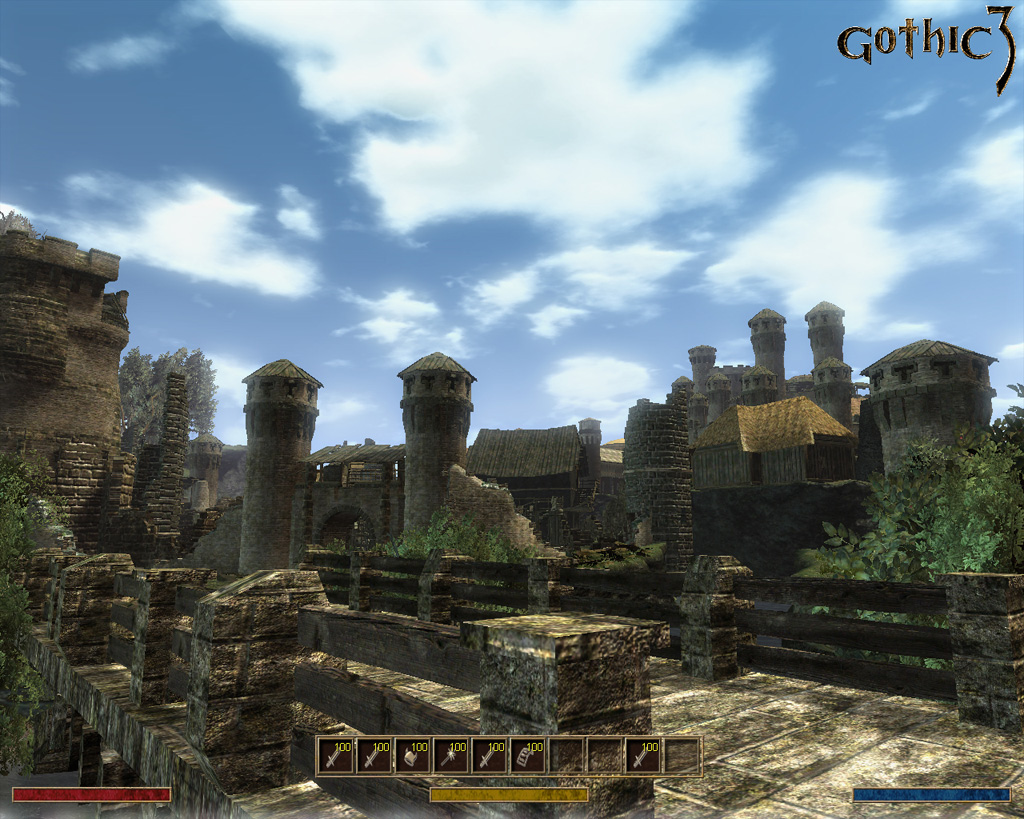The height and width of the screenshot is (819, 1024).
Task: Select the shield item in the quickbar
Action: (527, 756)
